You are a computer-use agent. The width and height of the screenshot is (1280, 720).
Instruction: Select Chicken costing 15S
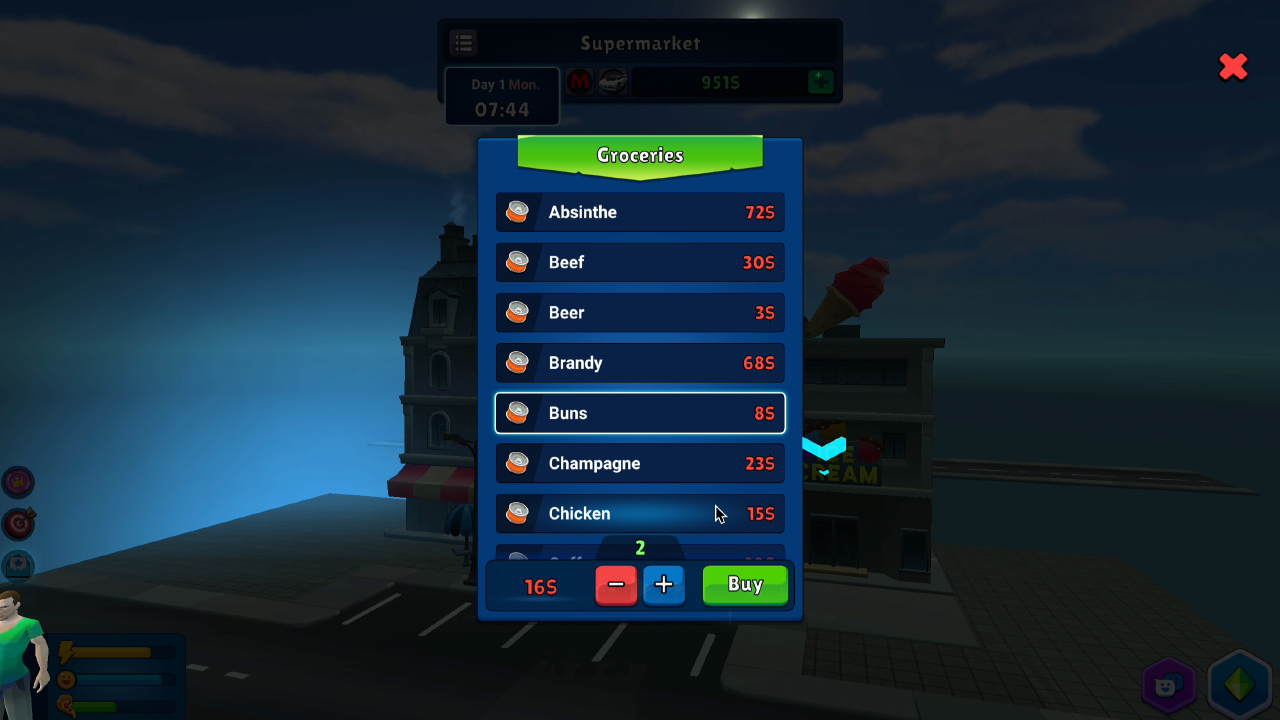click(640, 513)
